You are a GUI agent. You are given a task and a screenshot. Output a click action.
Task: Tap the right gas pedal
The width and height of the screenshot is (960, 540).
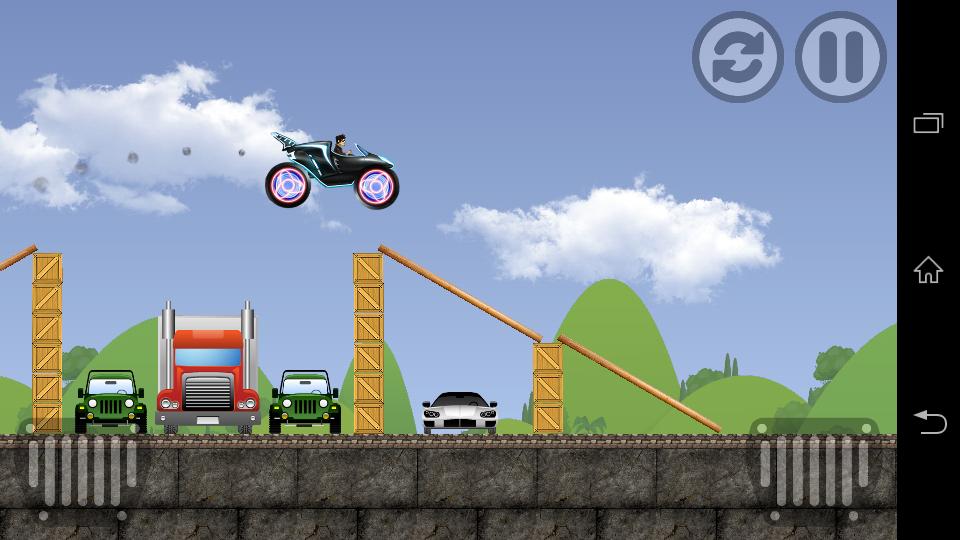pyautogui.click(x=813, y=470)
